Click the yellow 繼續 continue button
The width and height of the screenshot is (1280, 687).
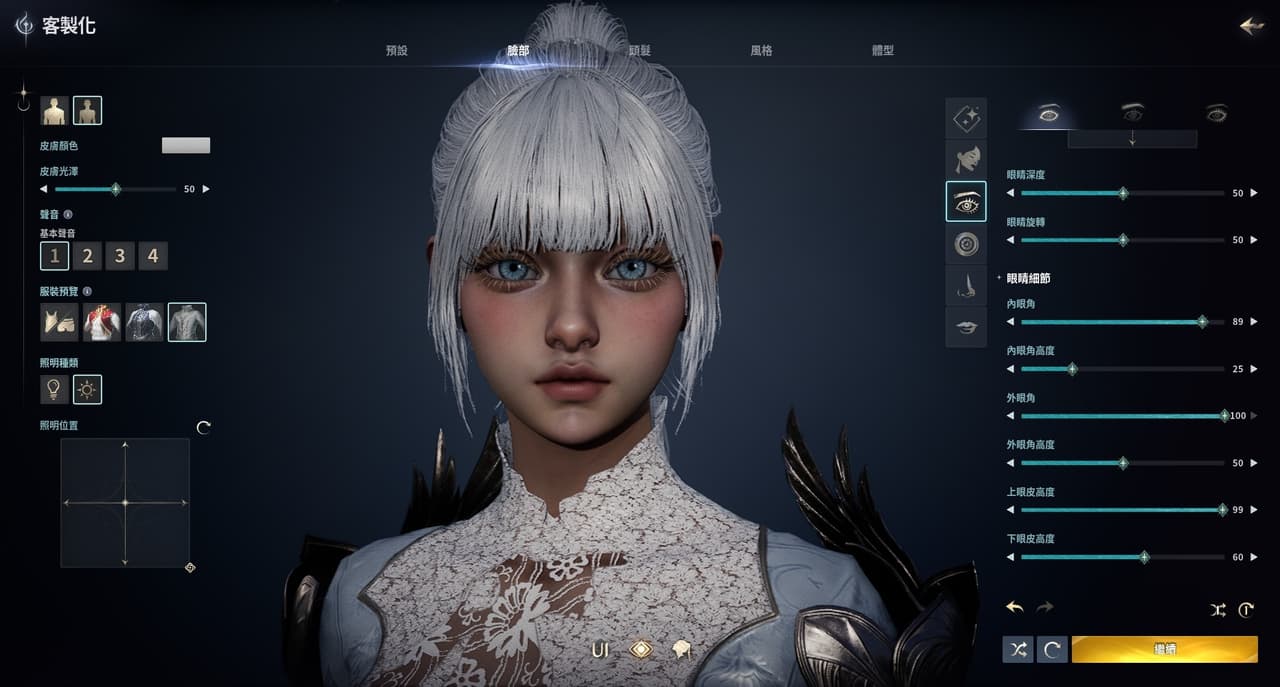click(1164, 650)
